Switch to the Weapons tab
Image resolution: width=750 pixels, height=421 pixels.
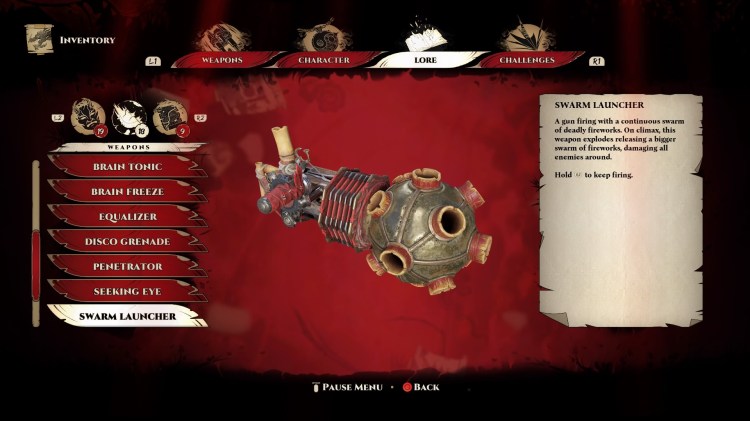click(221, 59)
